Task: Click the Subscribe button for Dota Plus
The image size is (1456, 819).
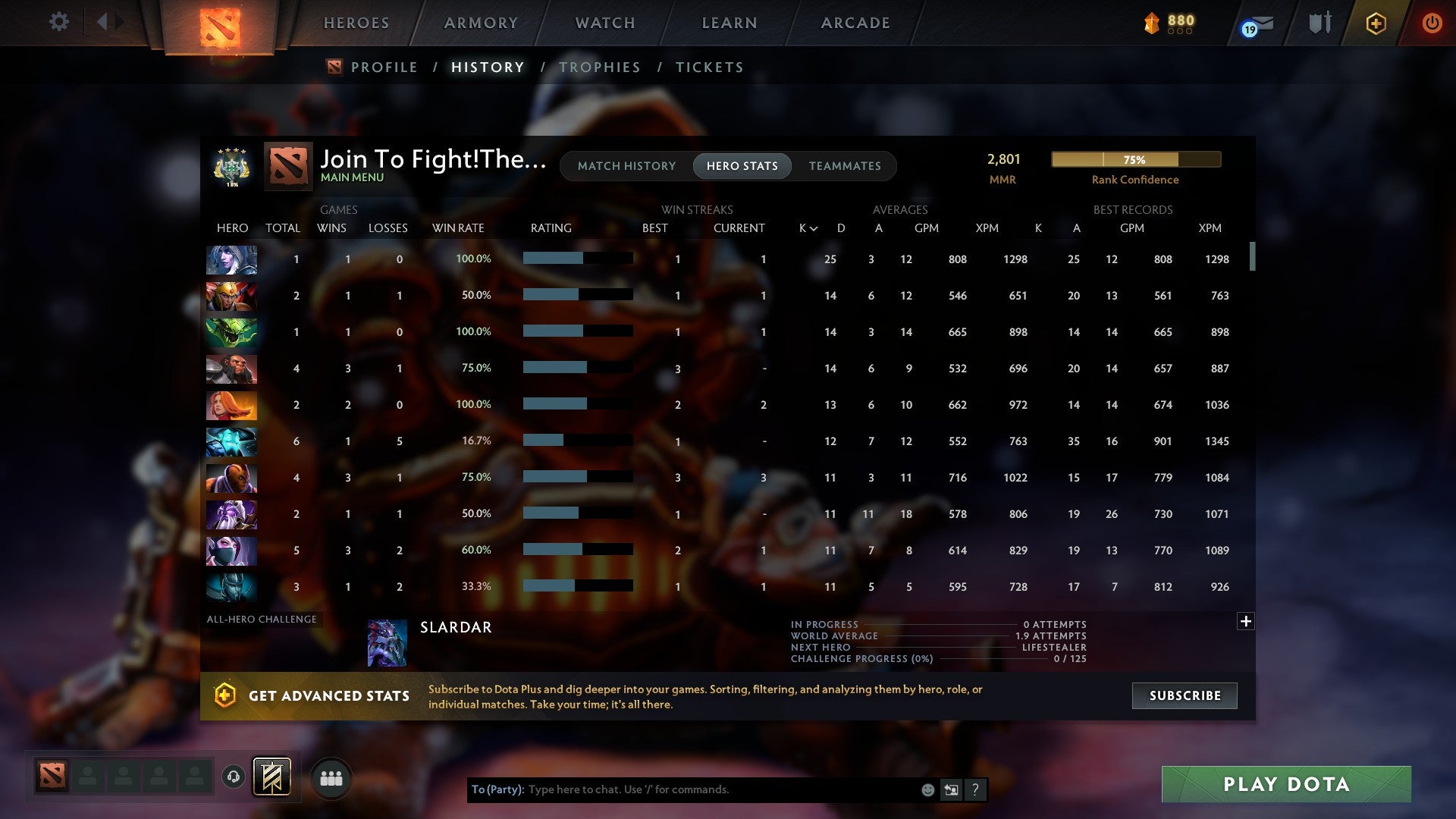Action: (1184, 695)
